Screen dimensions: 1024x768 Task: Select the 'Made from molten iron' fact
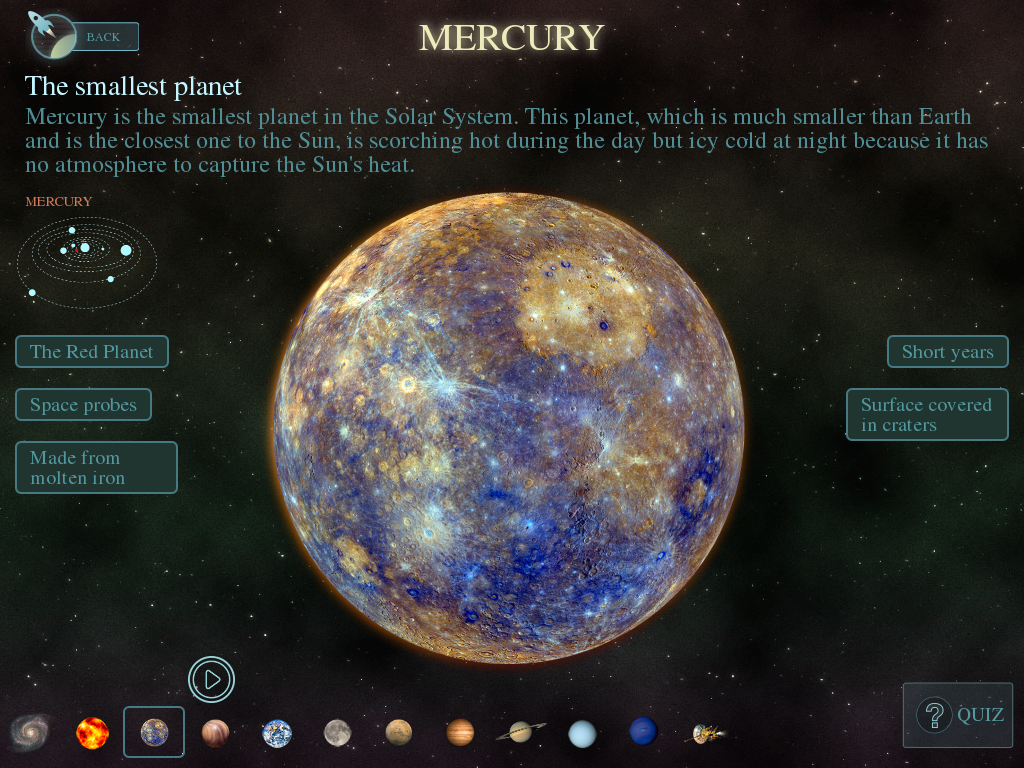[96, 468]
